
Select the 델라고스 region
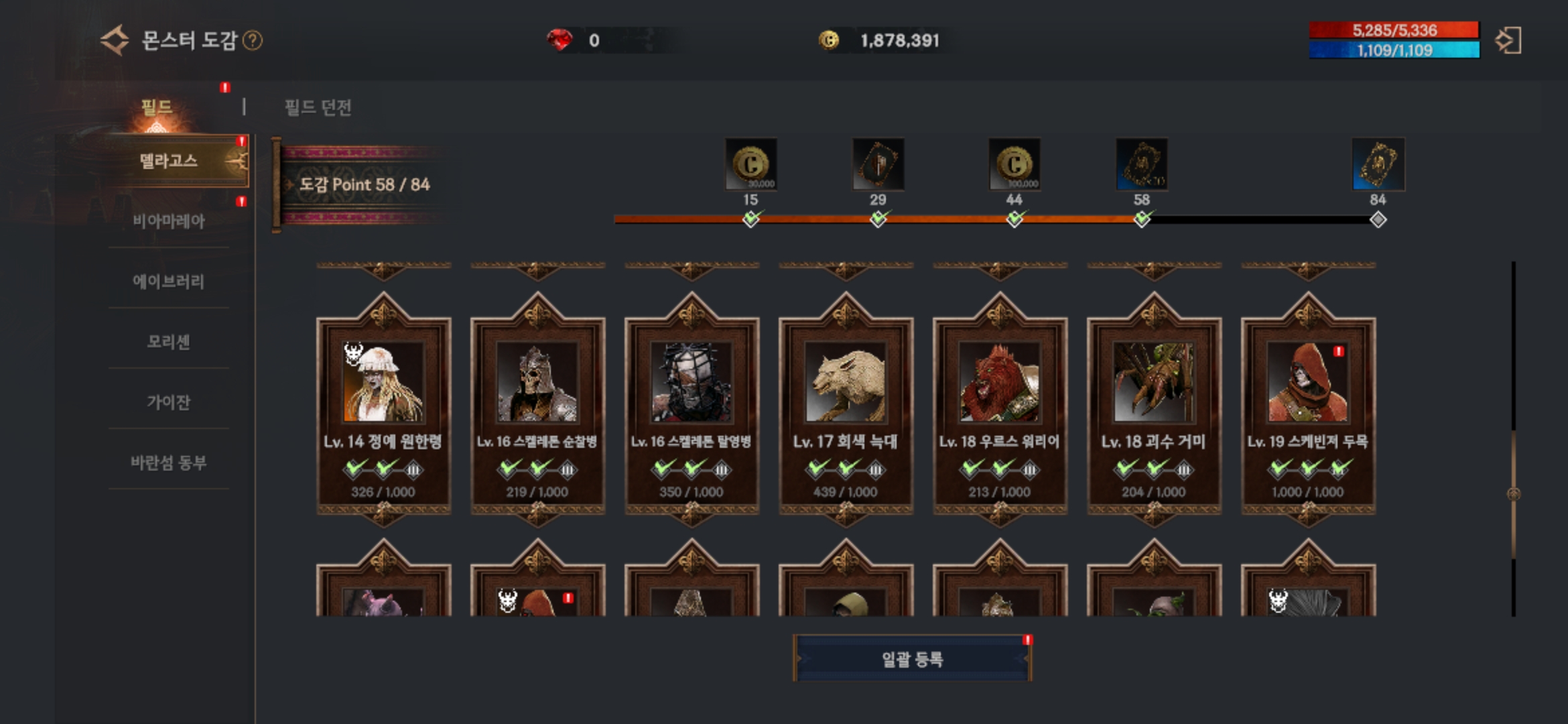[x=169, y=161]
